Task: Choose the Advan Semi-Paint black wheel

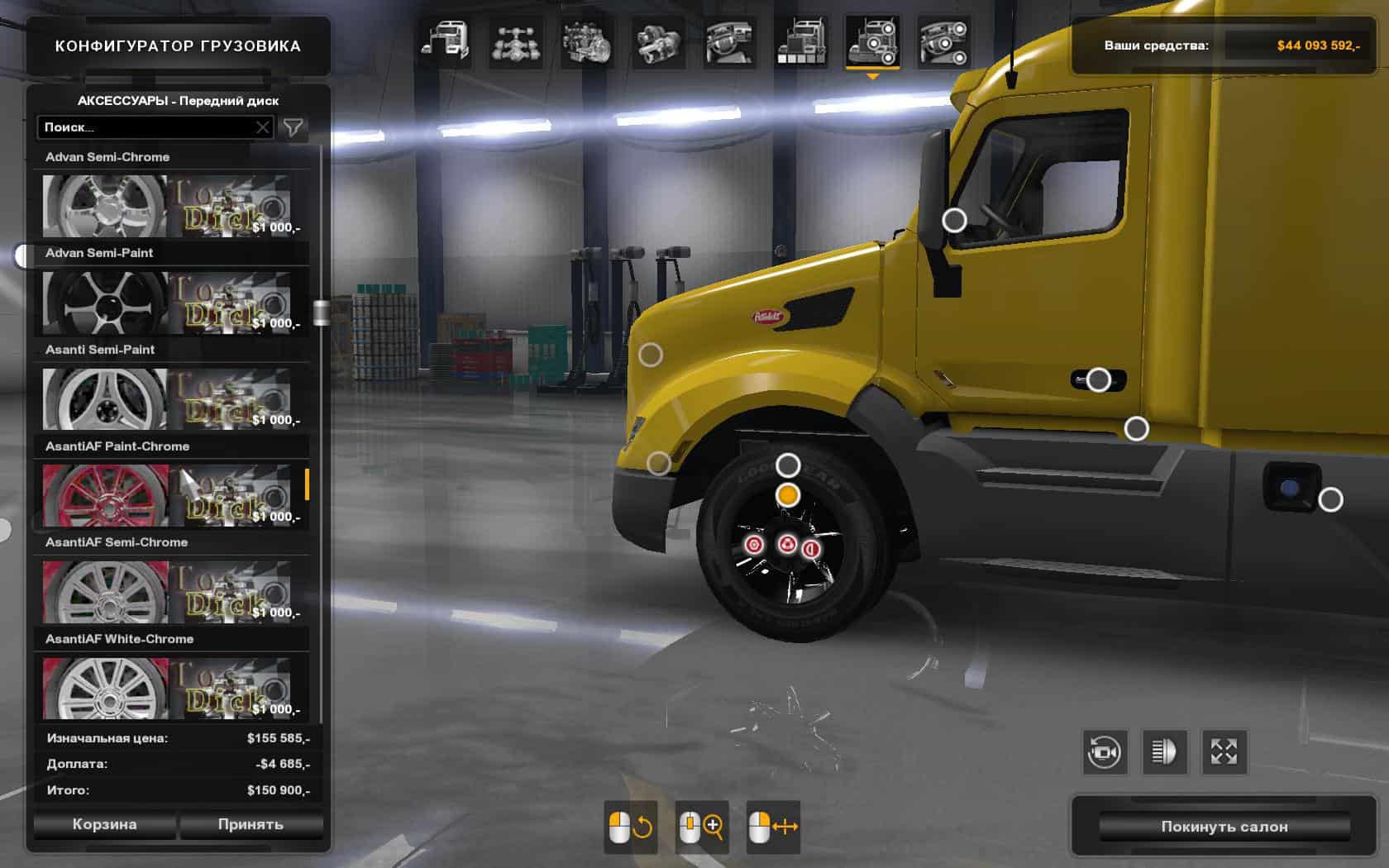Action: click(x=105, y=303)
